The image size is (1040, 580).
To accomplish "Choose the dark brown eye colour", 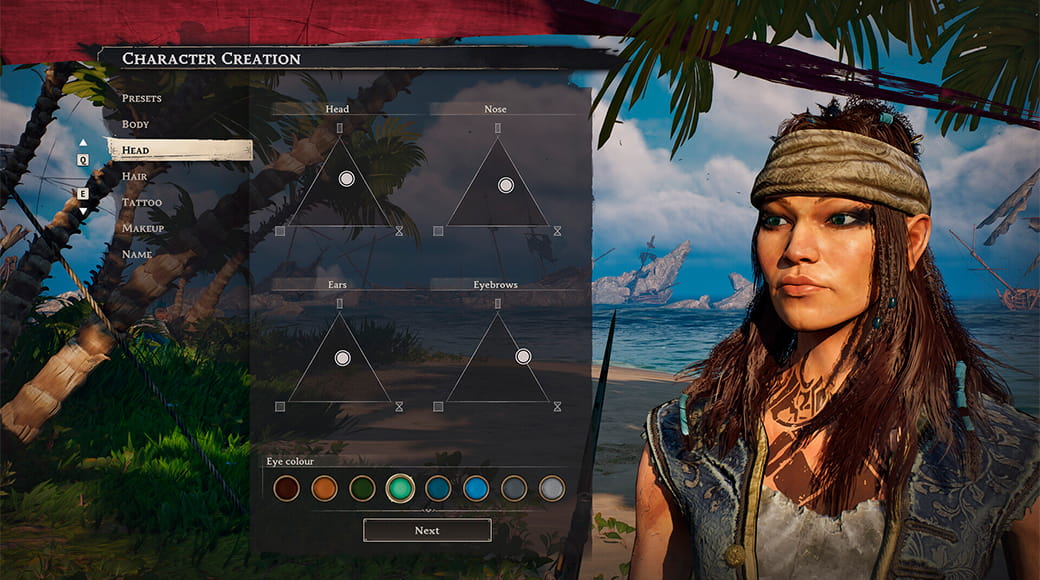I will click(287, 488).
